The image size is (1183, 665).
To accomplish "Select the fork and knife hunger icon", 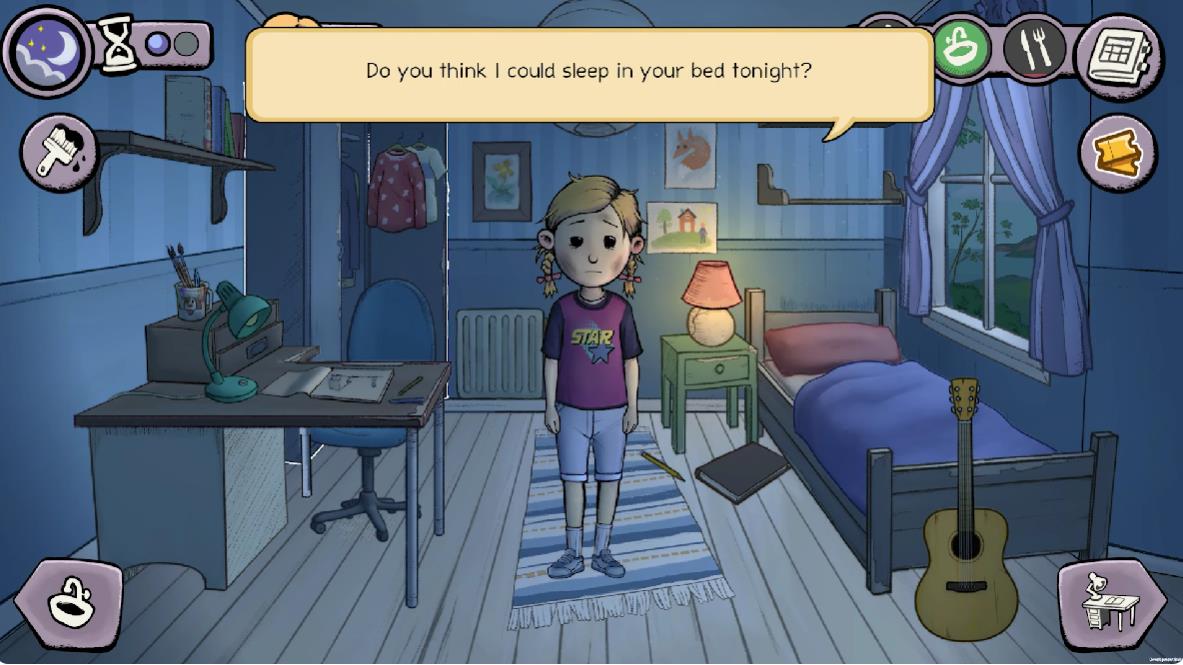I will pyautogui.click(x=1035, y=48).
